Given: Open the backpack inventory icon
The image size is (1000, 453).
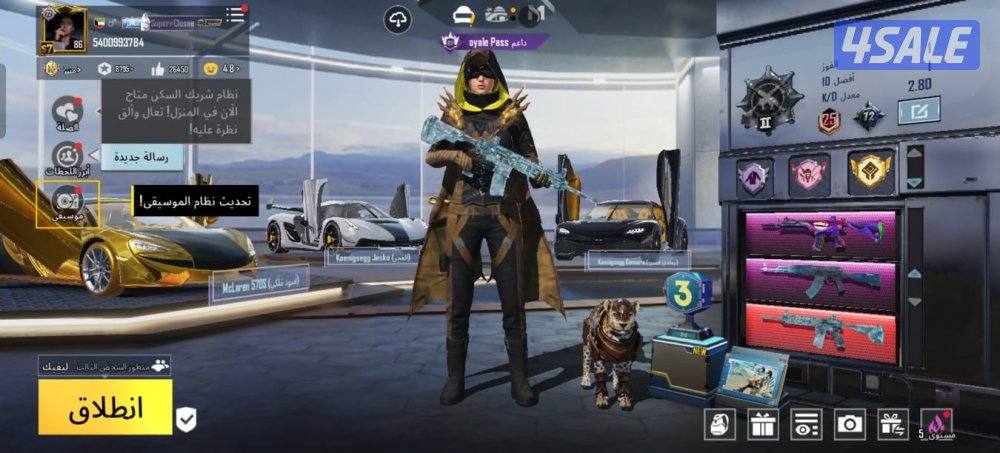Looking at the screenshot, I should click(719, 424).
